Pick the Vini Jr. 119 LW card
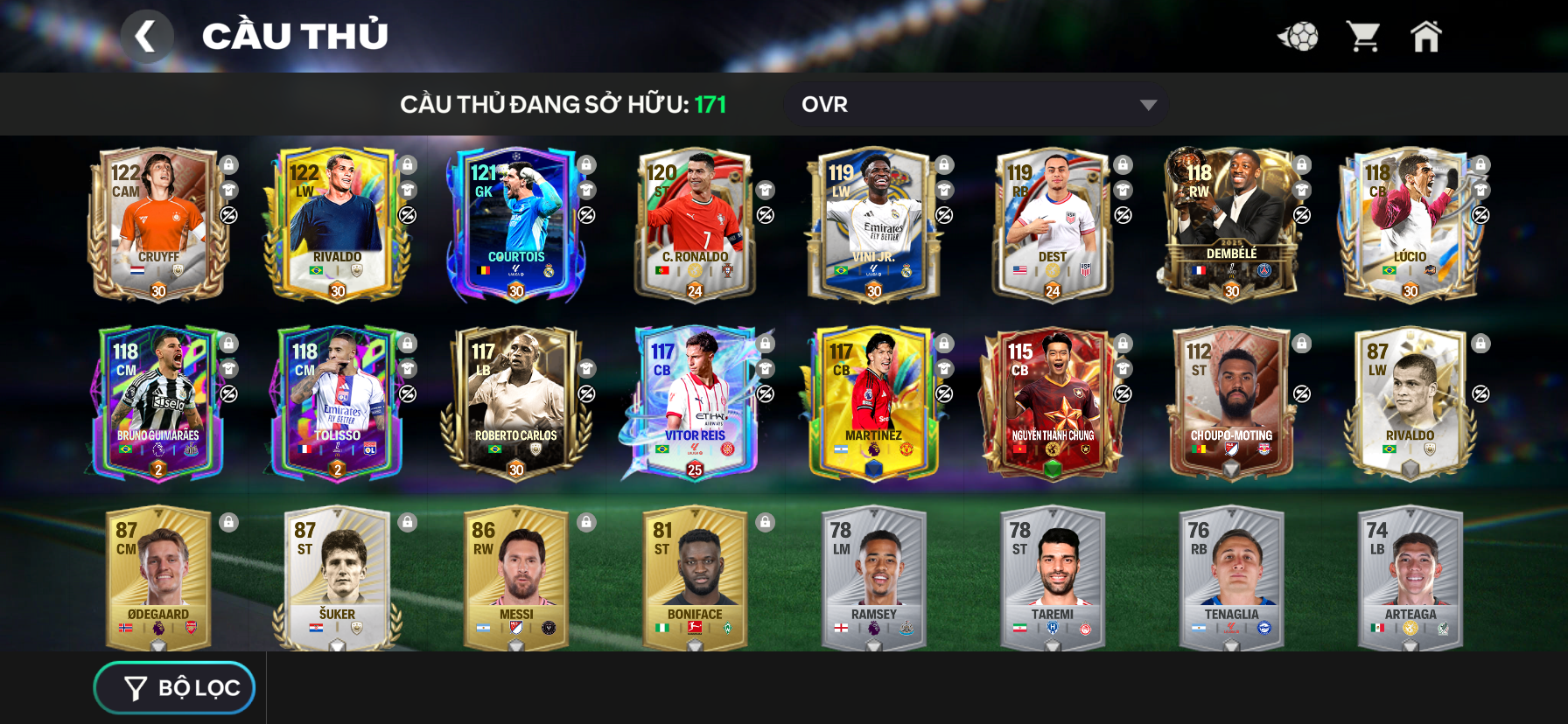Image resolution: width=1568 pixels, height=724 pixels. (x=873, y=225)
